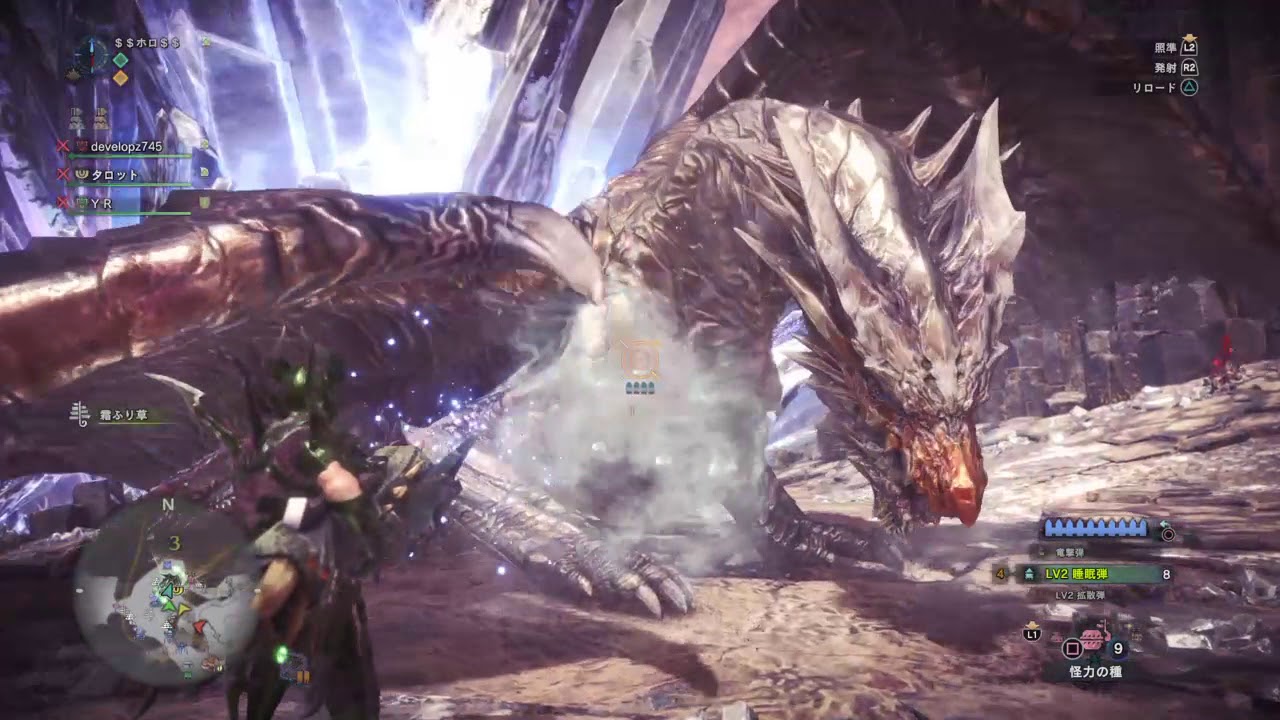This screenshot has height=720, width=1280.
Task: Open the circular minimap
Action: point(166,592)
